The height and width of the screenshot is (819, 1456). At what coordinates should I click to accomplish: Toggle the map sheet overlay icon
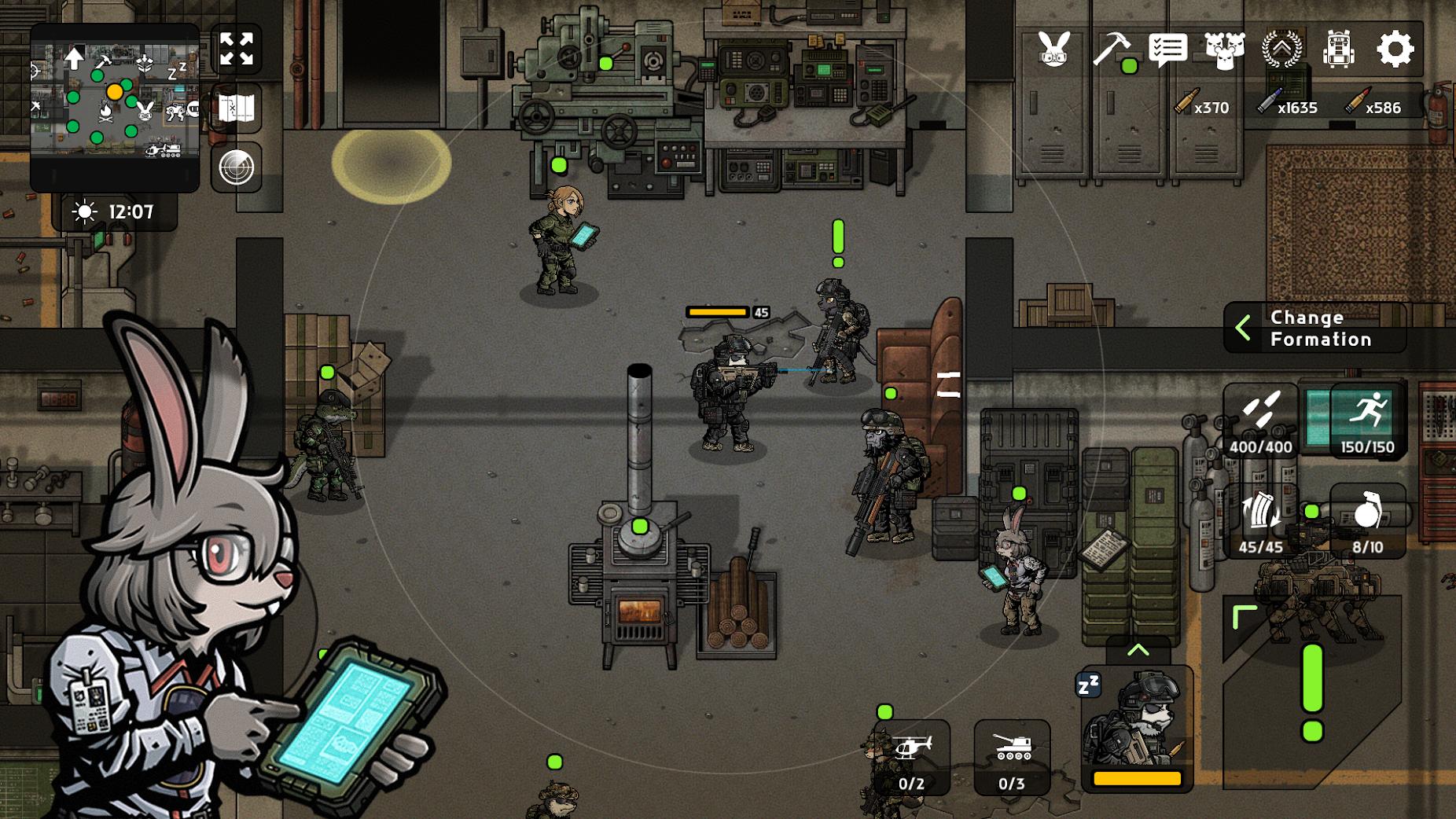tap(235, 107)
